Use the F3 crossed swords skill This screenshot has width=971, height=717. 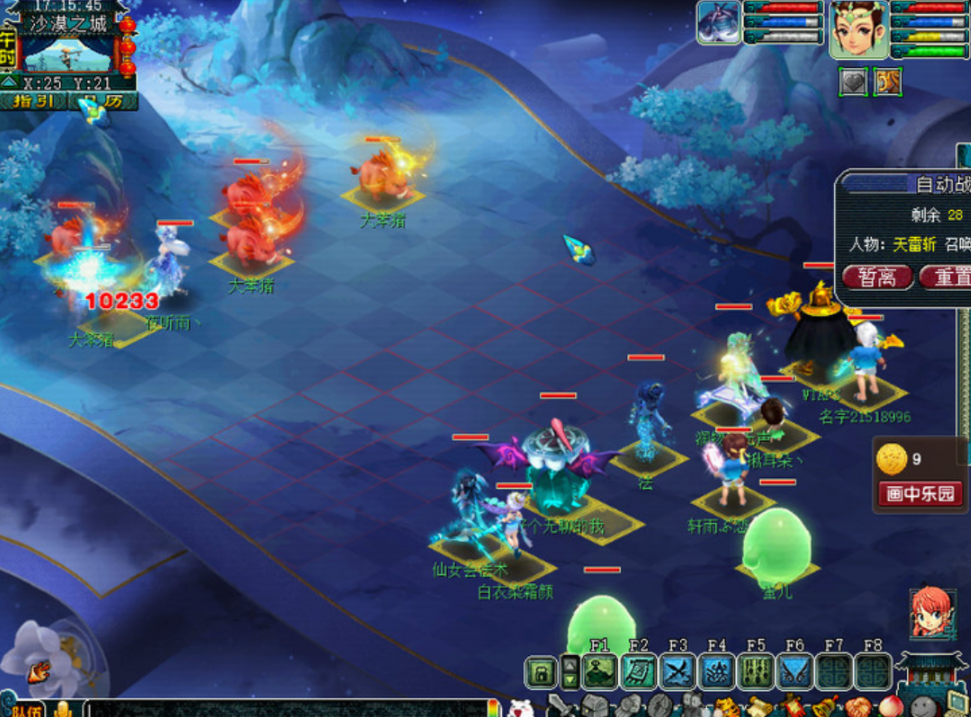pyautogui.click(x=678, y=671)
